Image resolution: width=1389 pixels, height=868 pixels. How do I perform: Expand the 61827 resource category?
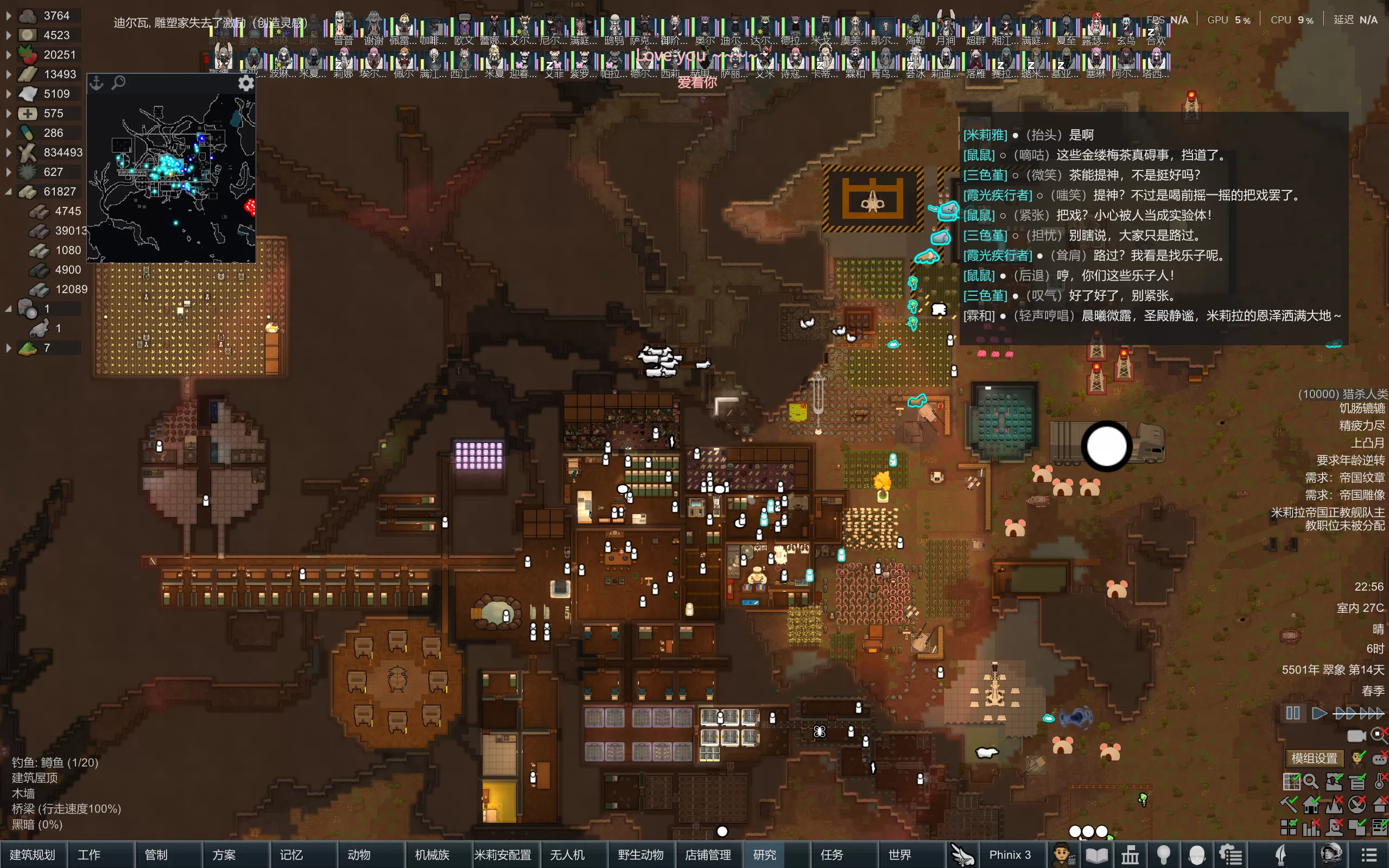pyautogui.click(x=9, y=192)
